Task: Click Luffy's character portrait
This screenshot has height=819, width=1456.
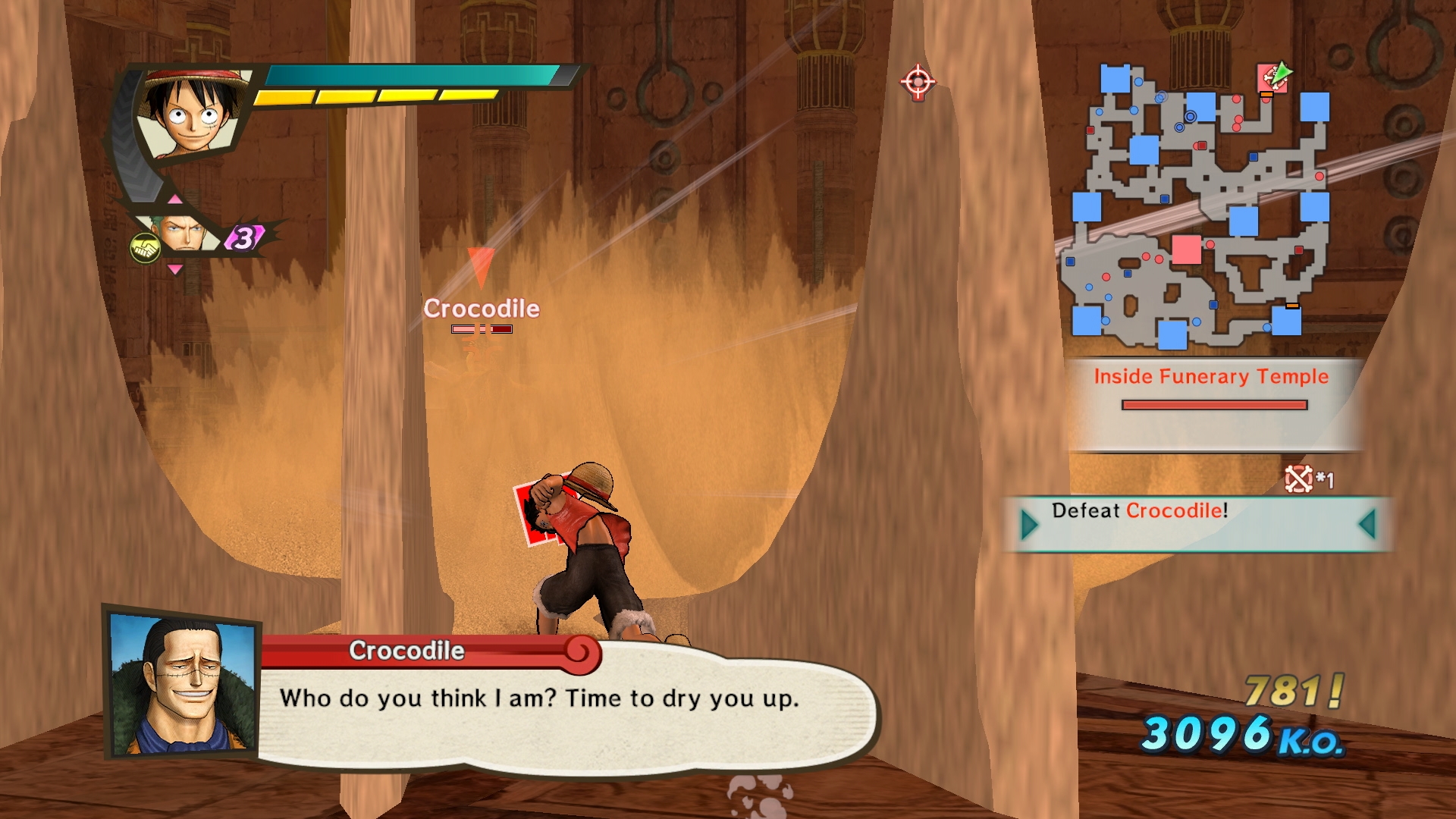Action: point(193,114)
